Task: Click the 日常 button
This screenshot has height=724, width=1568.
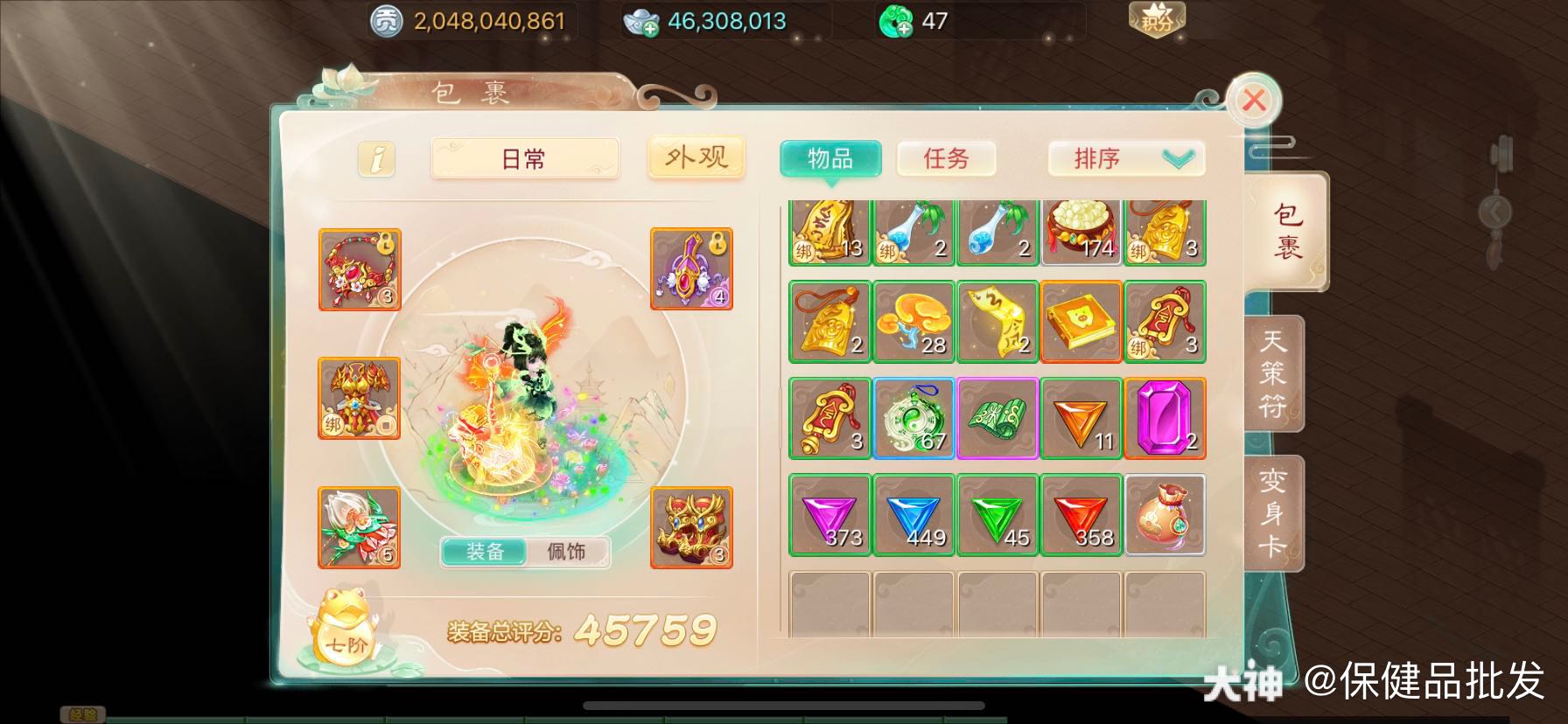Action: 525,159
